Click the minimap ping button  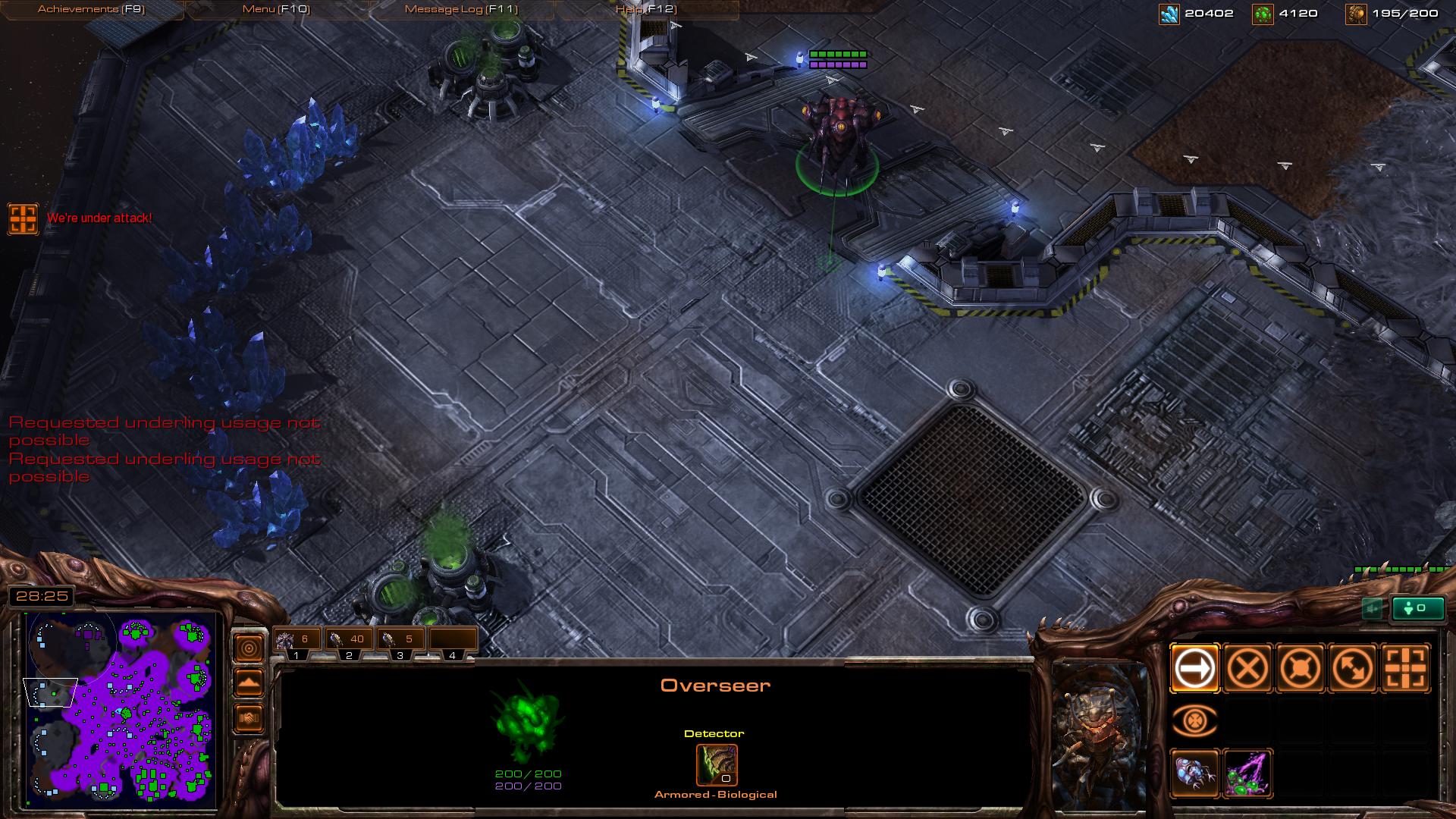pos(249,648)
